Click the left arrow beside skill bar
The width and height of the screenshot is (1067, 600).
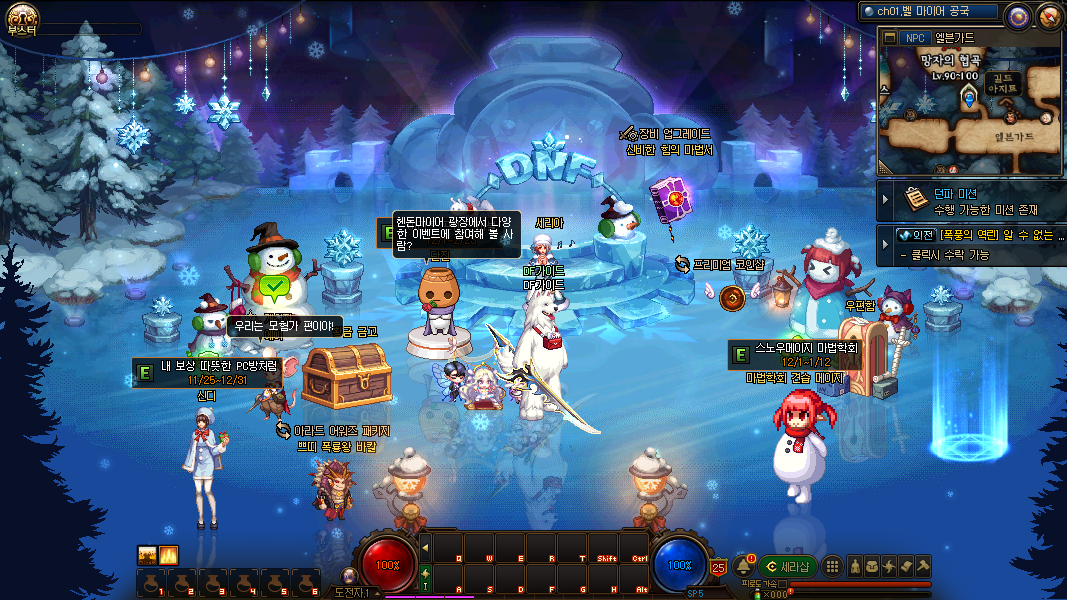coord(425,546)
